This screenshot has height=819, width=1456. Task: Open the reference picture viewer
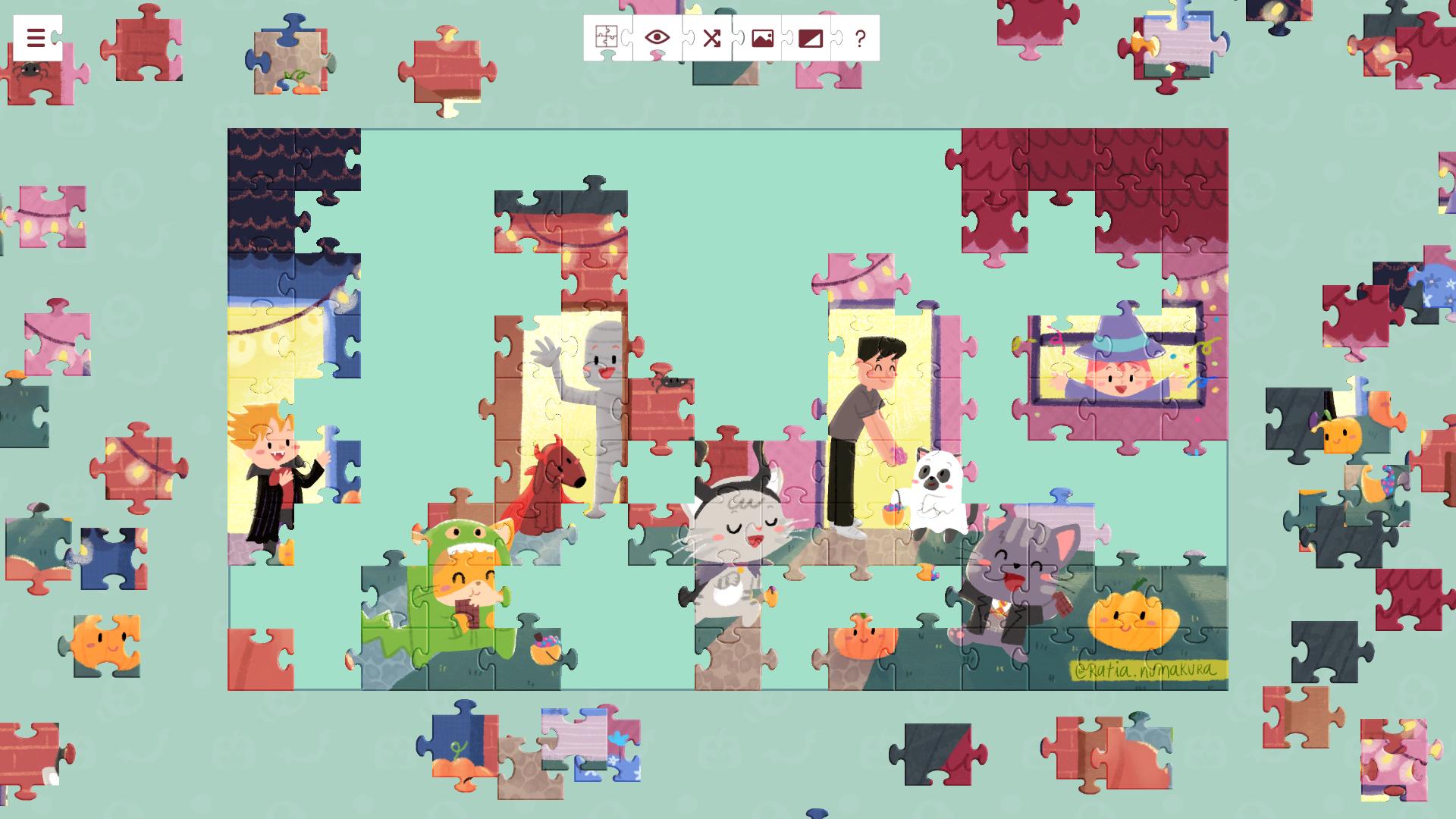761,38
